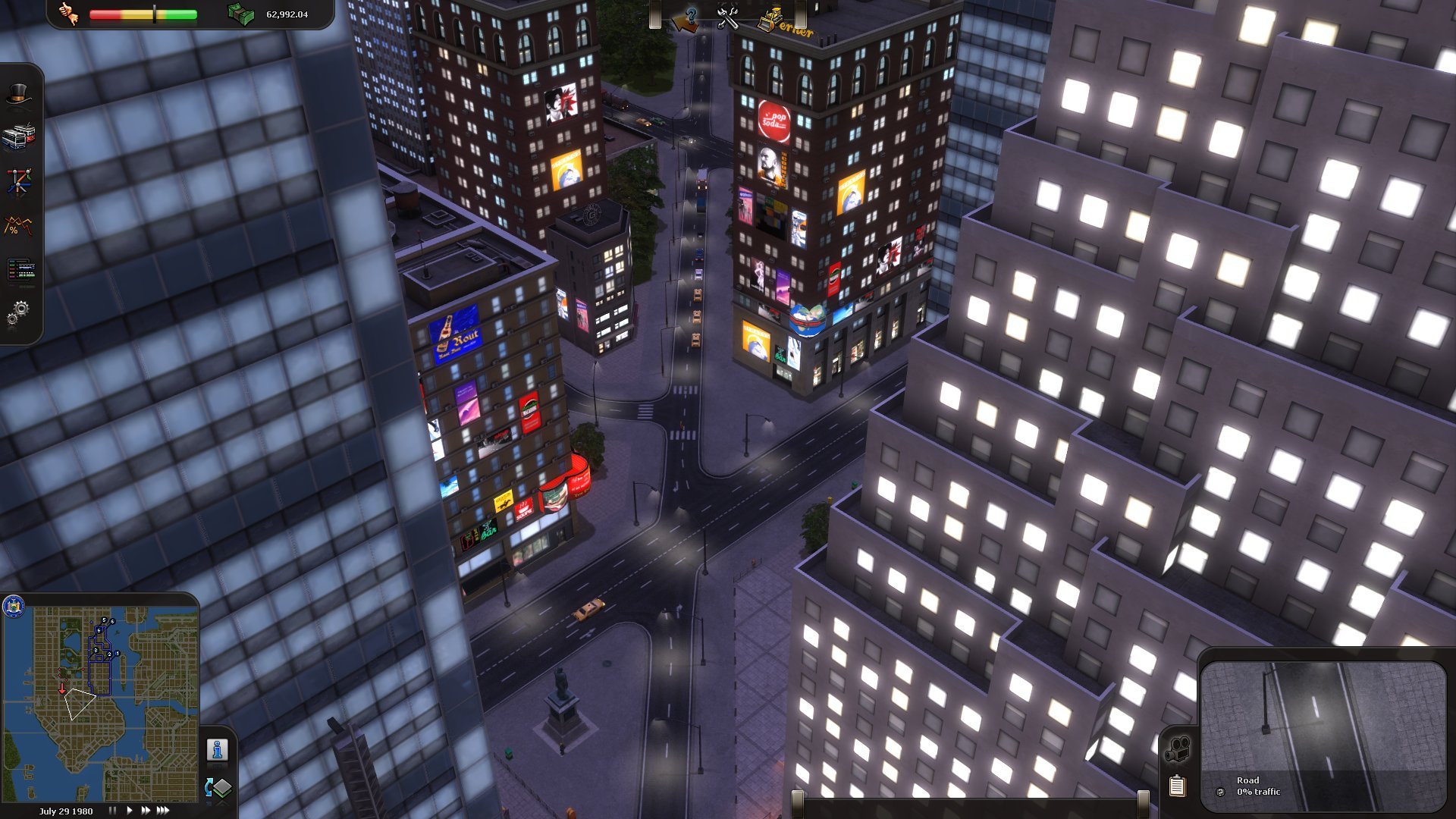Screen dimensions: 1456x819
Task: Set game speed to triple fast-forward
Action: pos(163,811)
